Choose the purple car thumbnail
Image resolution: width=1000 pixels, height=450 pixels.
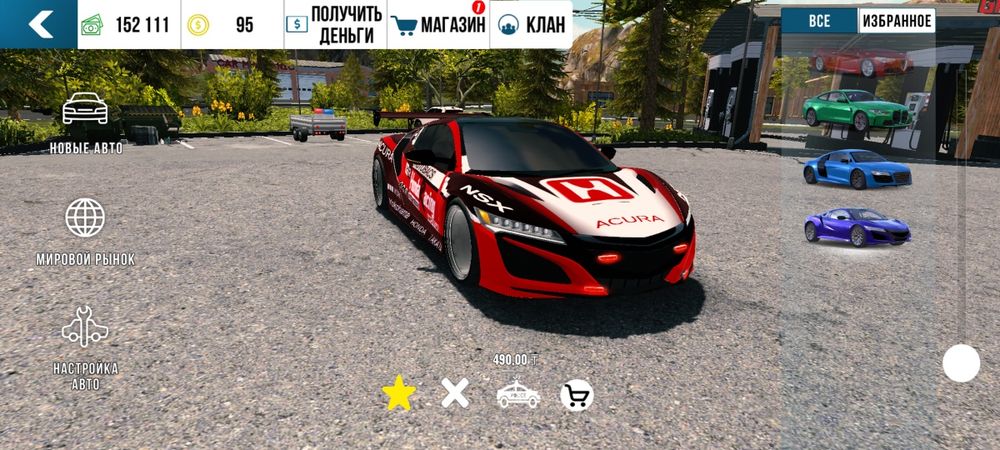[x=857, y=227]
